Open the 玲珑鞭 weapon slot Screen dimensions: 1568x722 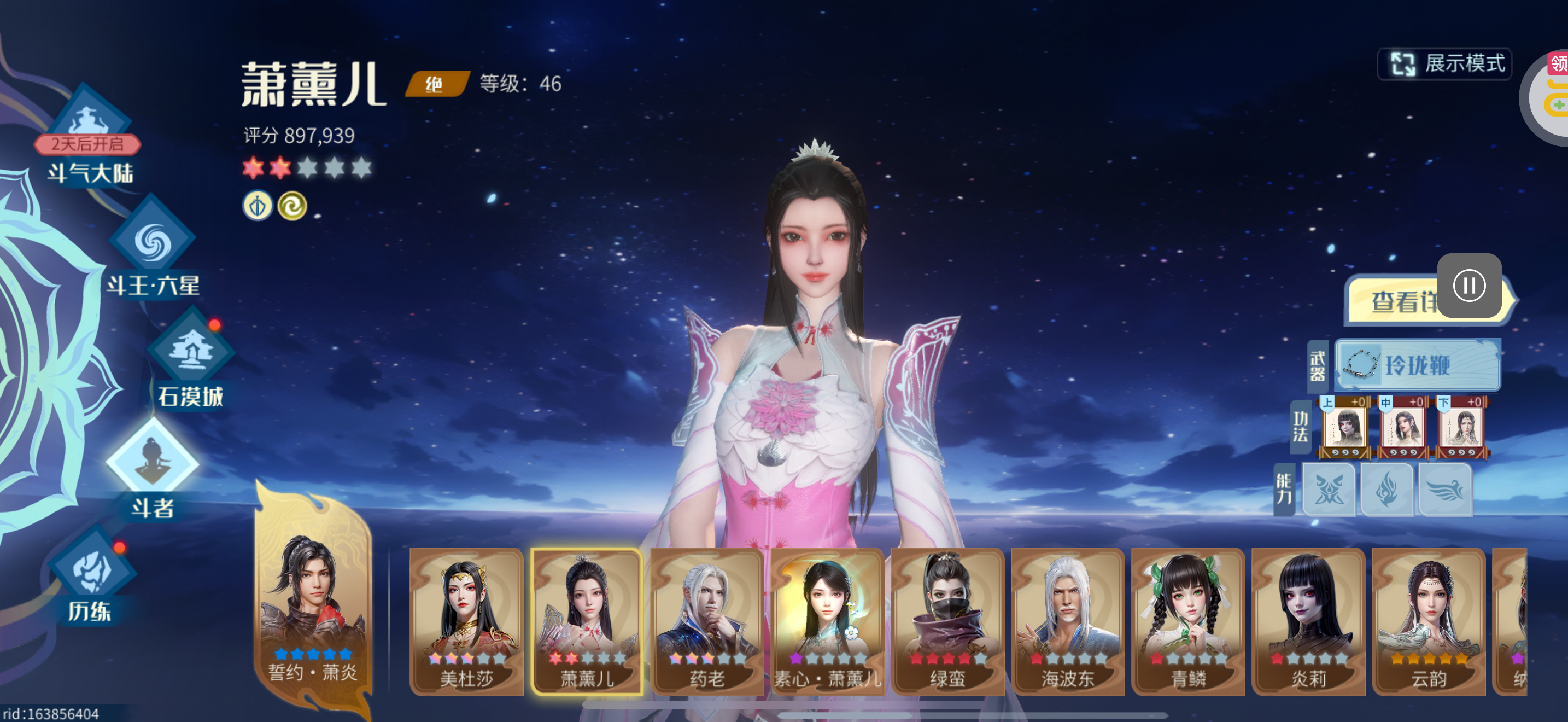1417,365
